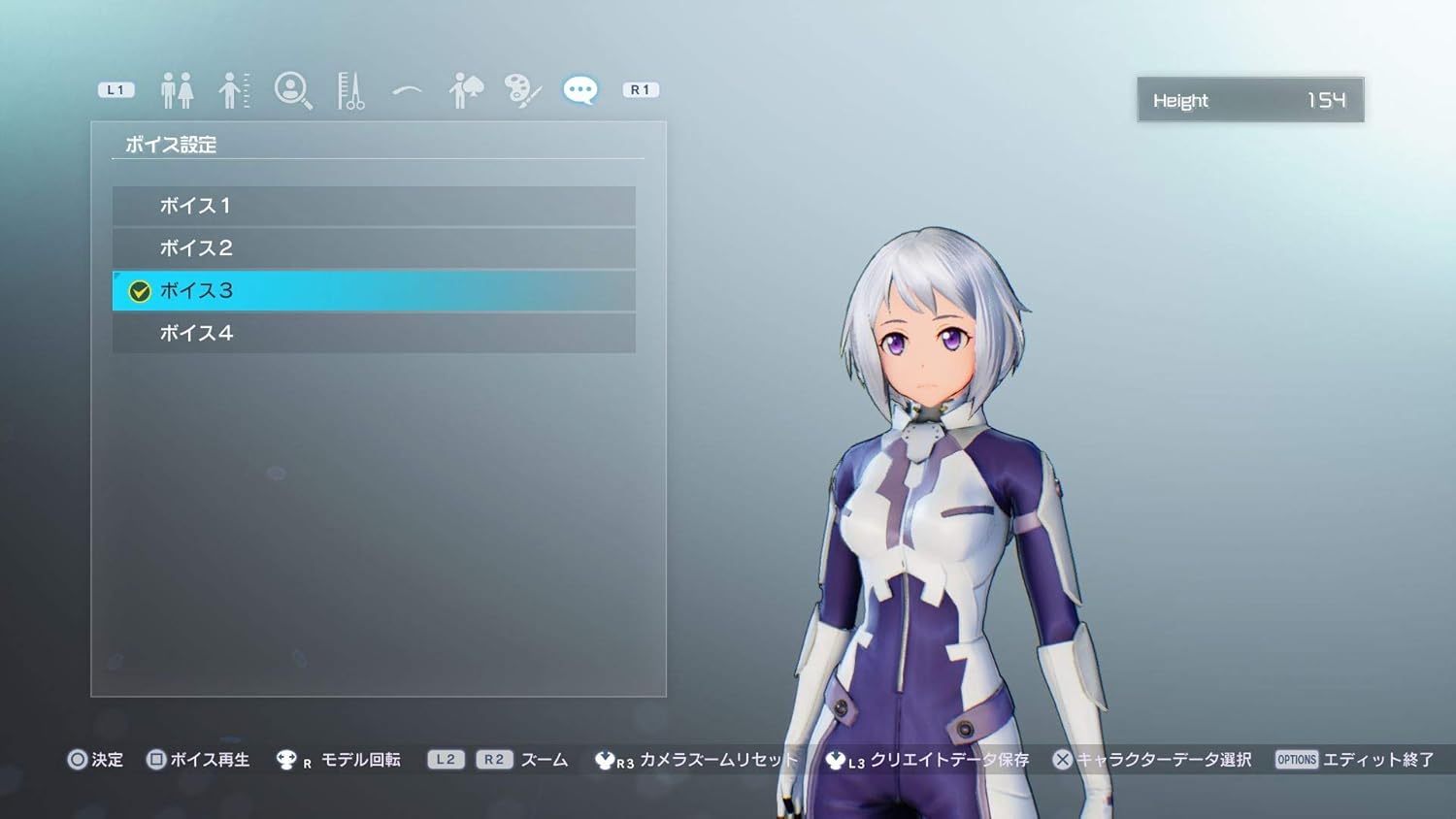Choose the ボイス2 voice option
Screen dimensions: 1456x819
coord(374,248)
